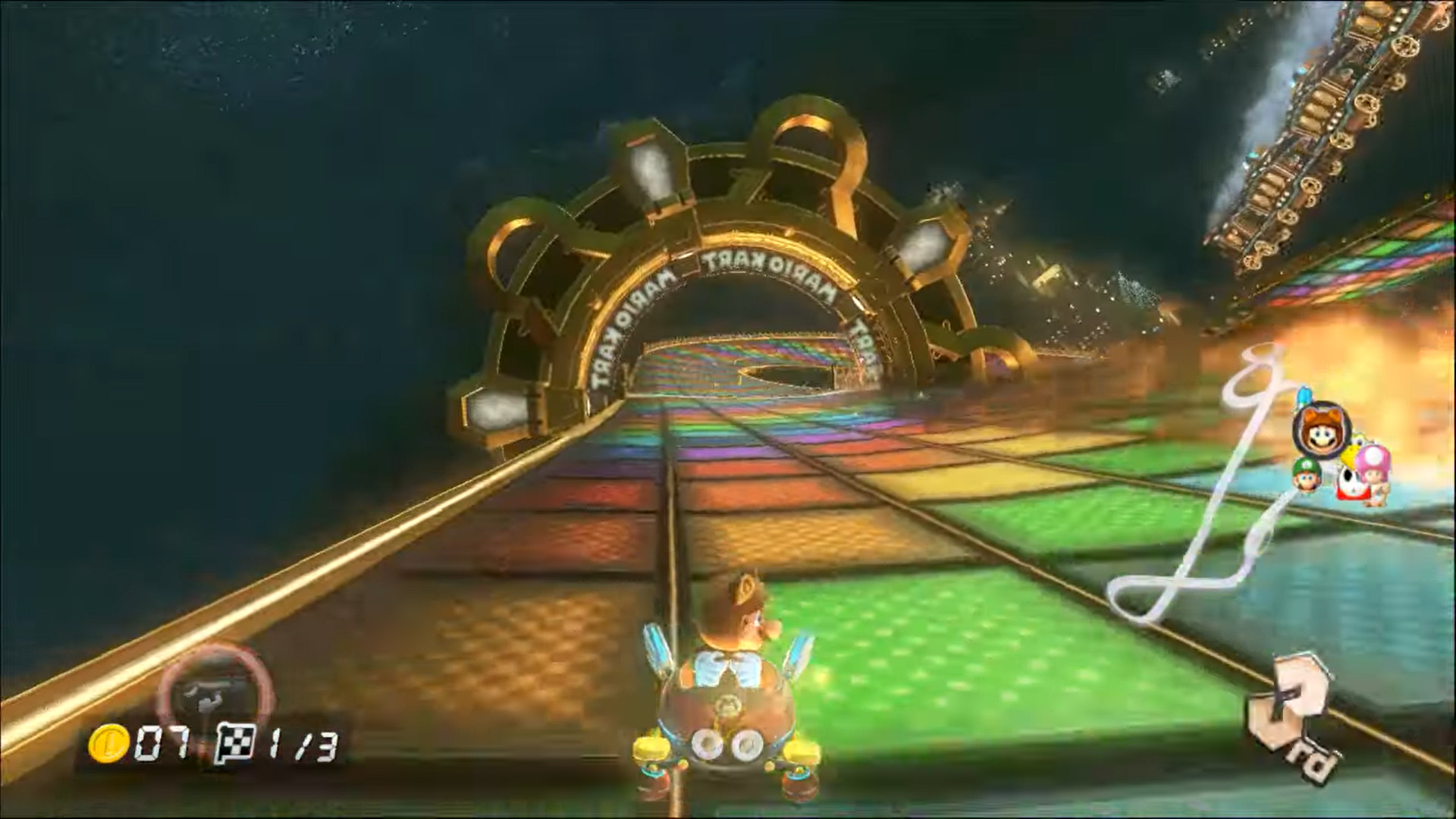This screenshot has height=819, width=1456.
Task: Select Tanooki Mario's icon on the minimap
Action: pyautogui.click(x=1319, y=430)
